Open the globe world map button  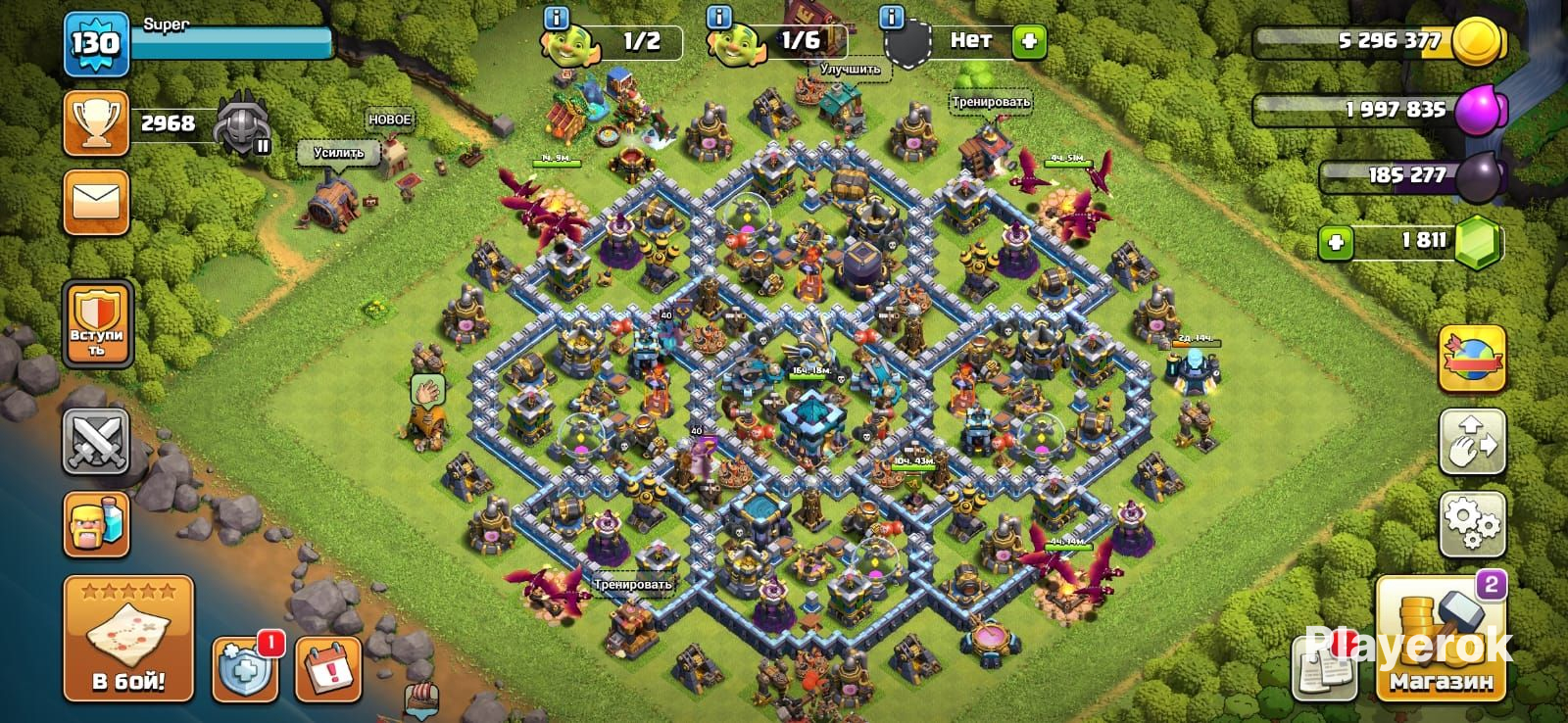[1471, 360]
